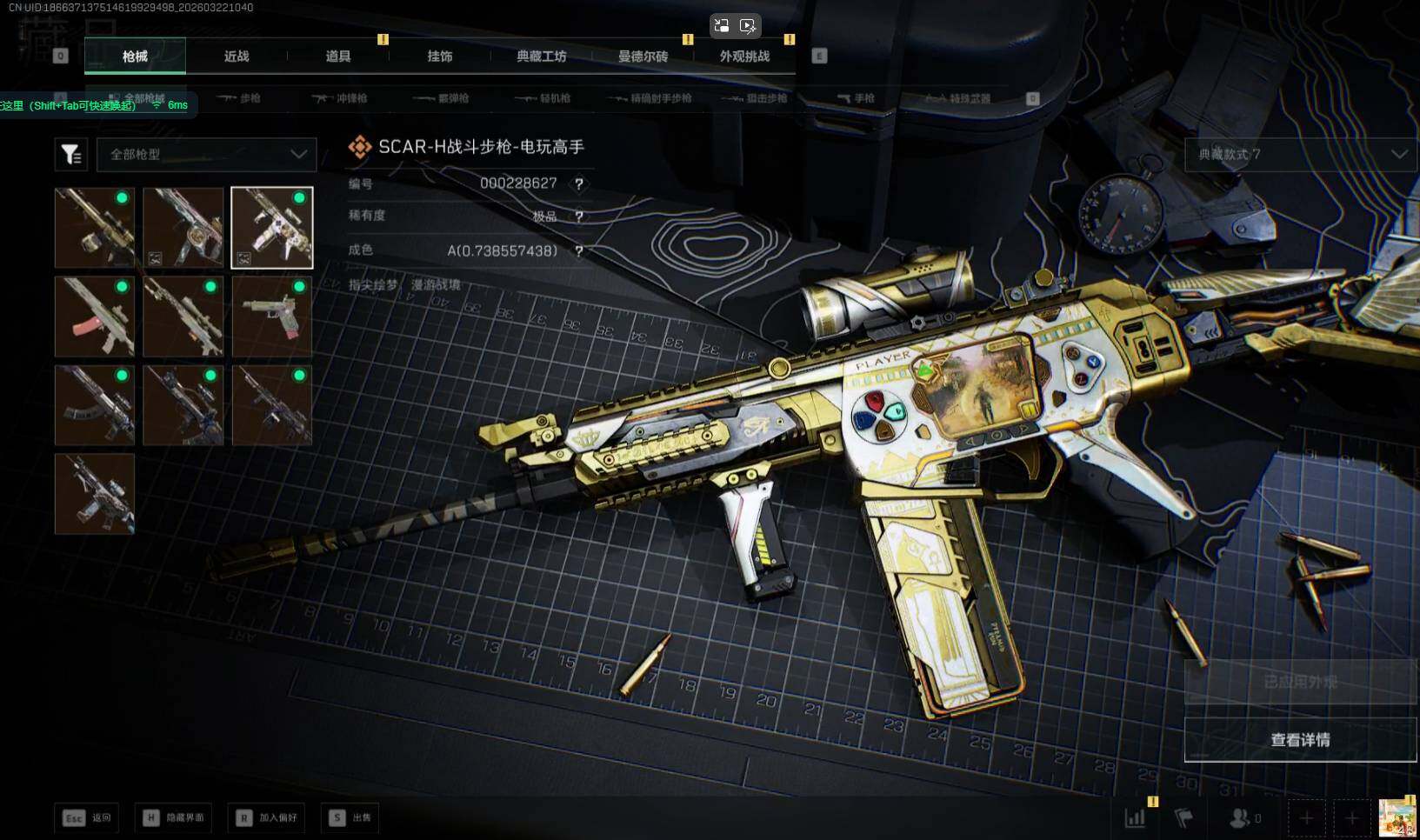Show the 成色 wear question mark tooltip
The height and width of the screenshot is (840, 1420).
(579, 251)
